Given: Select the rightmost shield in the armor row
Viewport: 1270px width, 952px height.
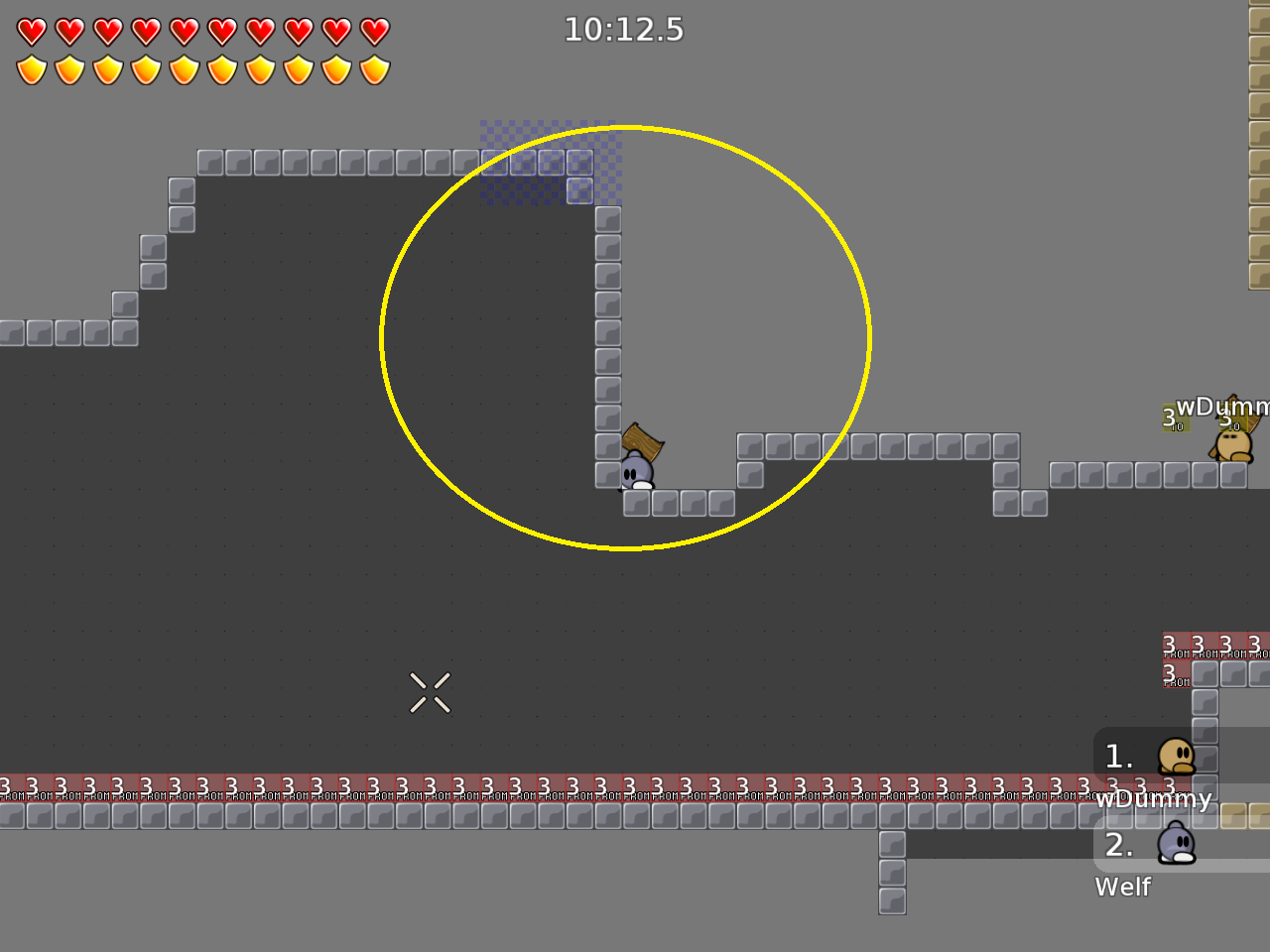Looking at the screenshot, I should [x=374, y=67].
